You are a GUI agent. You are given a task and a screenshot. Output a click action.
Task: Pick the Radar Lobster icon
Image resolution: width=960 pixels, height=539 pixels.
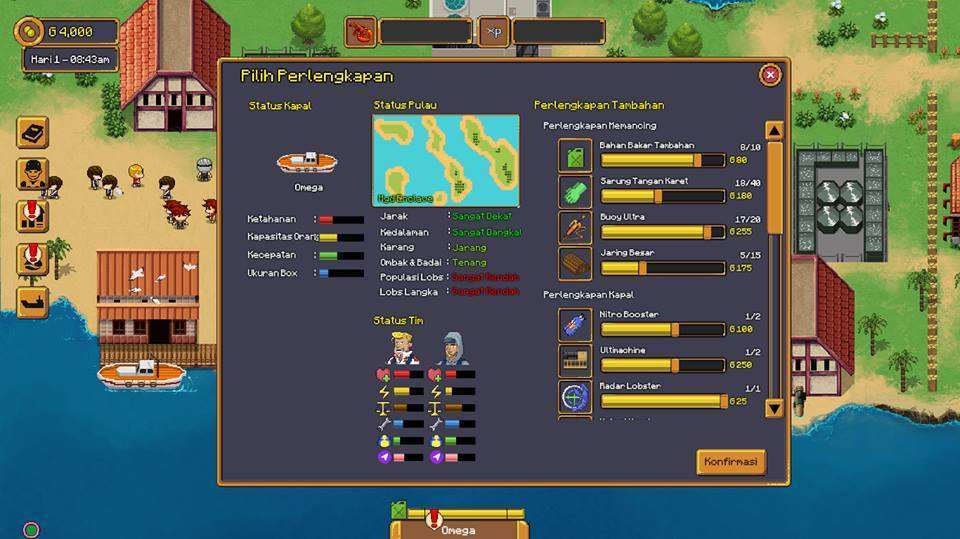pos(575,396)
